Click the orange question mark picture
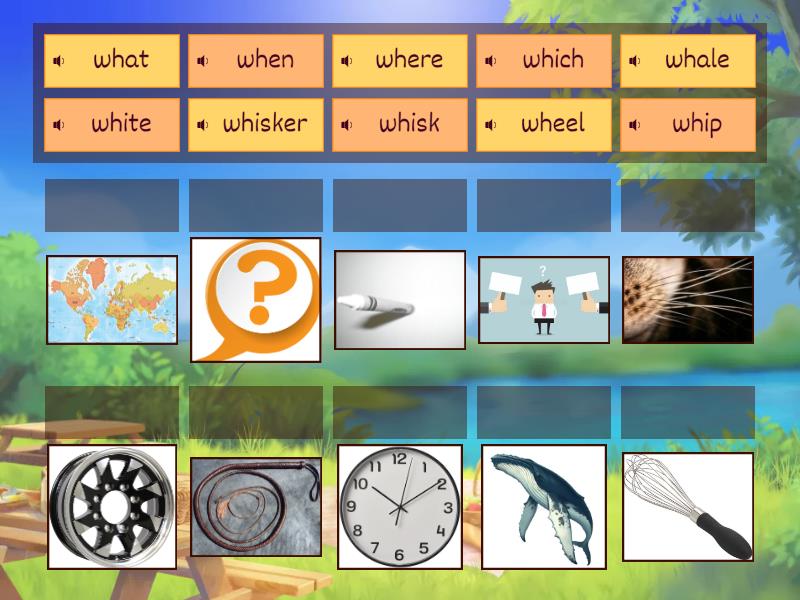800x600 pixels. click(x=256, y=299)
